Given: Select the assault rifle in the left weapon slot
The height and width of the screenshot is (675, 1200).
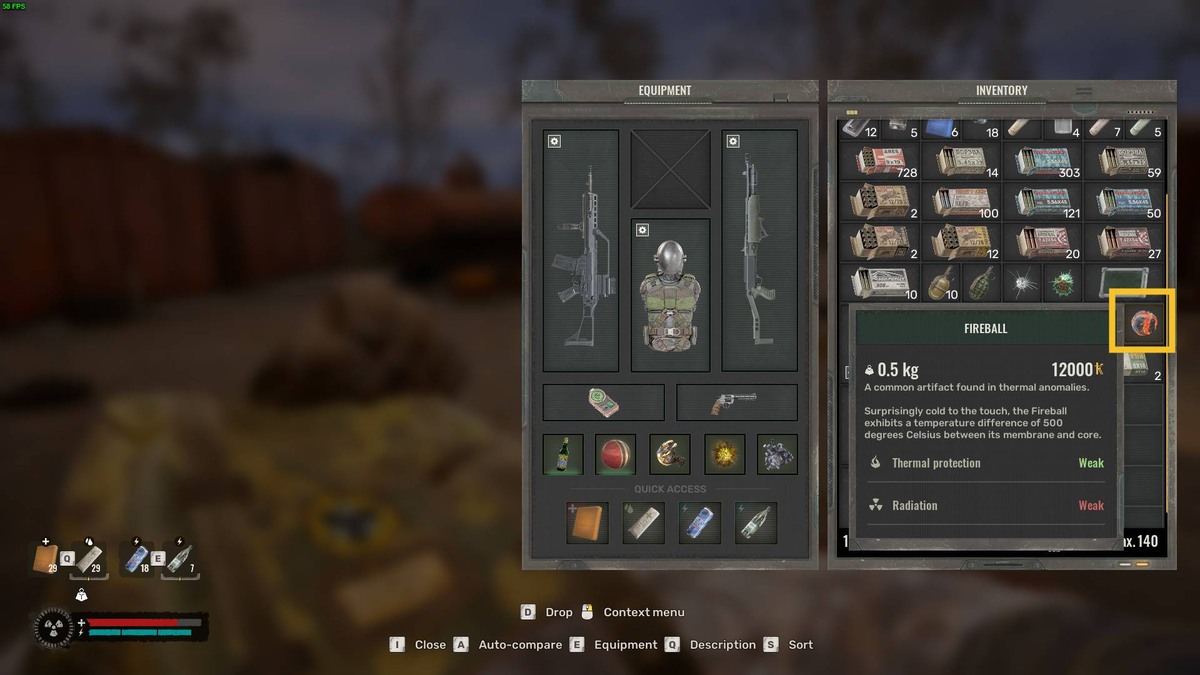Looking at the screenshot, I should (x=581, y=250).
